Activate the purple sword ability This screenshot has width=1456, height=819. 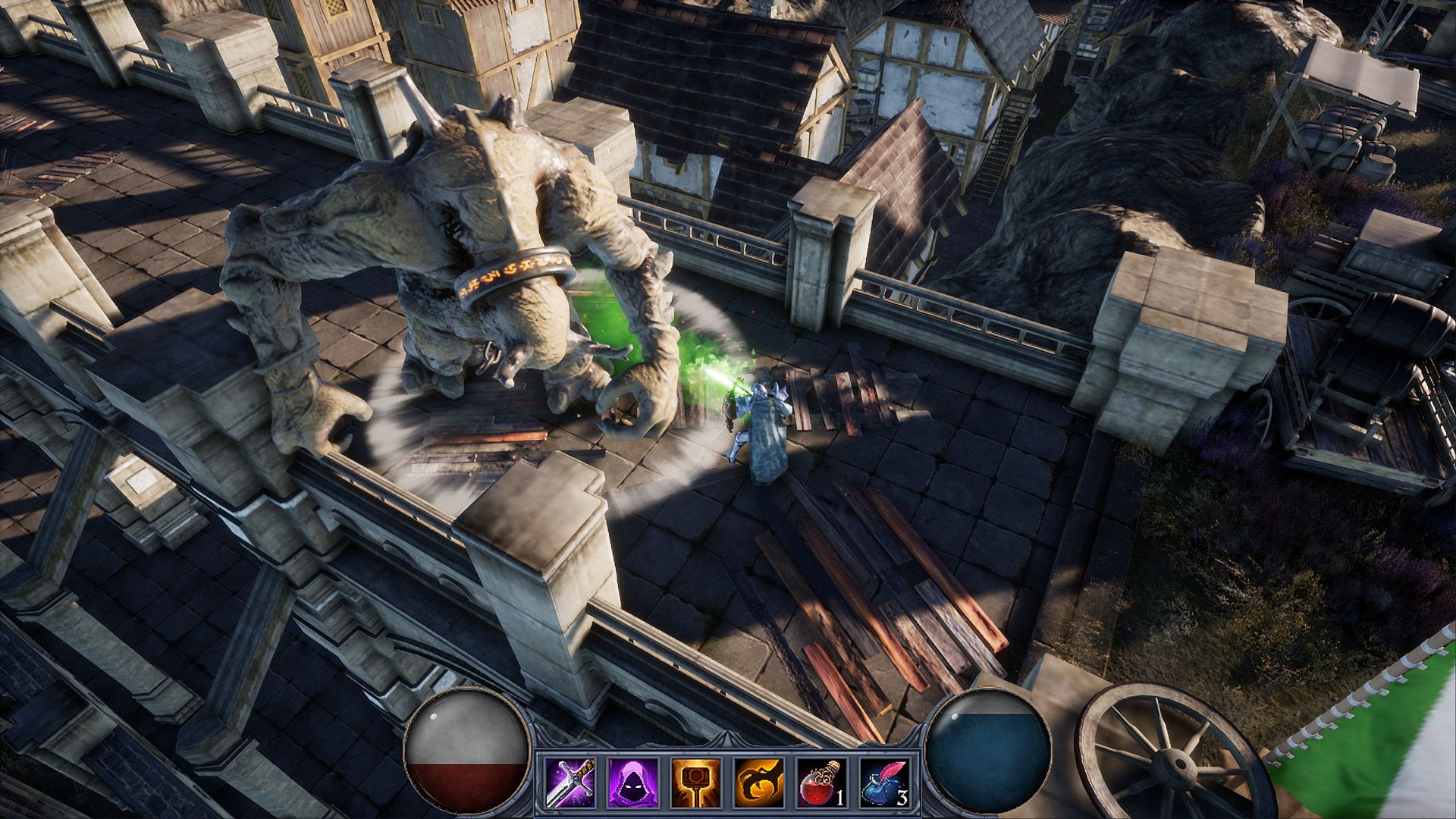click(570, 783)
